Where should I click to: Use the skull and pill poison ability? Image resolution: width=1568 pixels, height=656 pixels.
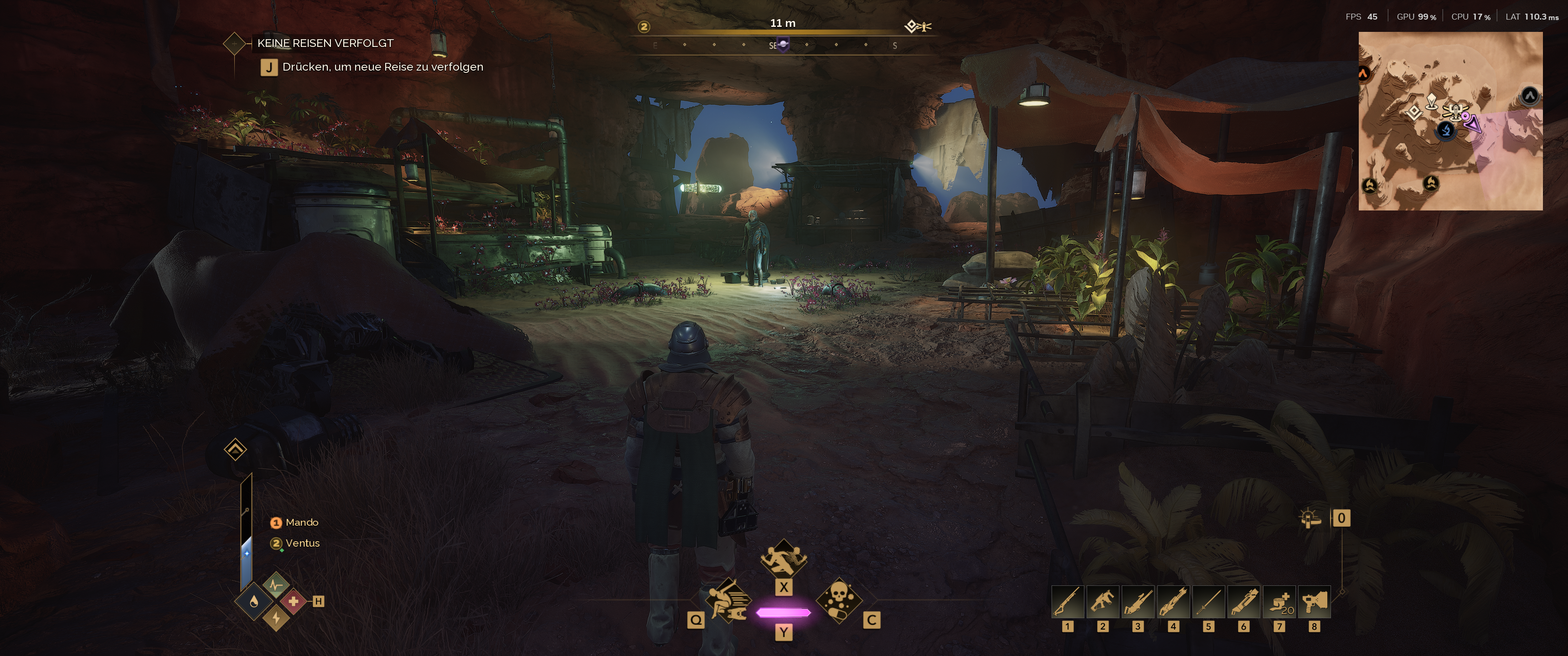(x=838, y=600)
